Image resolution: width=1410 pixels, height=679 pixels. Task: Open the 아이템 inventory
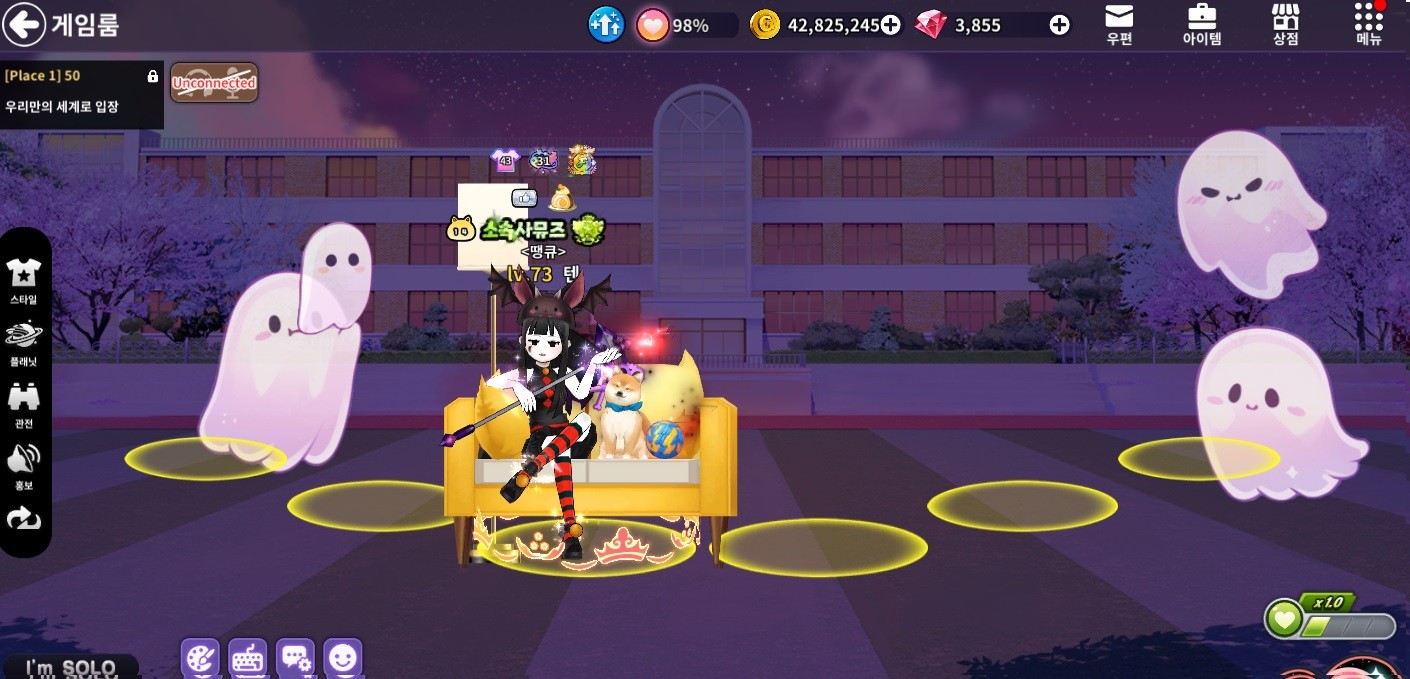tap(1201, 25)
